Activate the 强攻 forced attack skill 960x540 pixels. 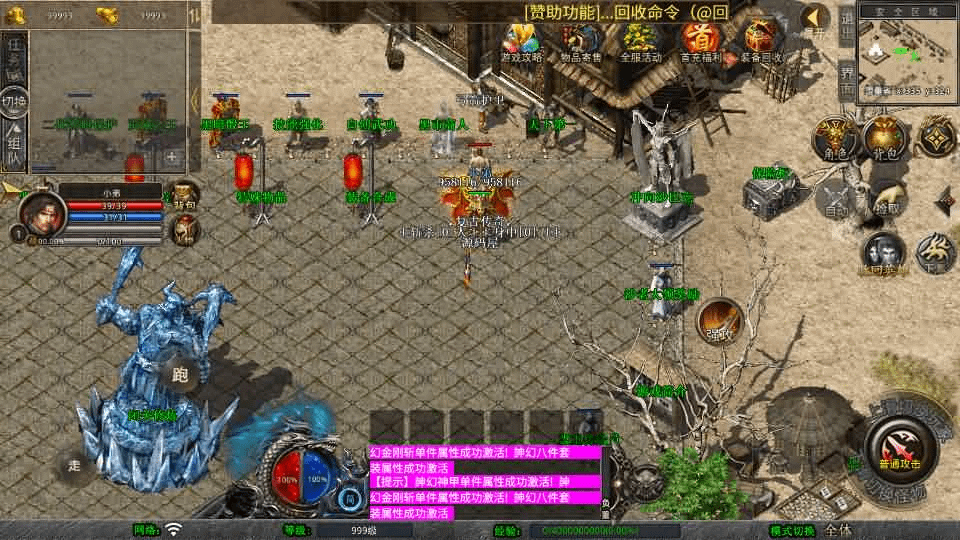point(720,320)
